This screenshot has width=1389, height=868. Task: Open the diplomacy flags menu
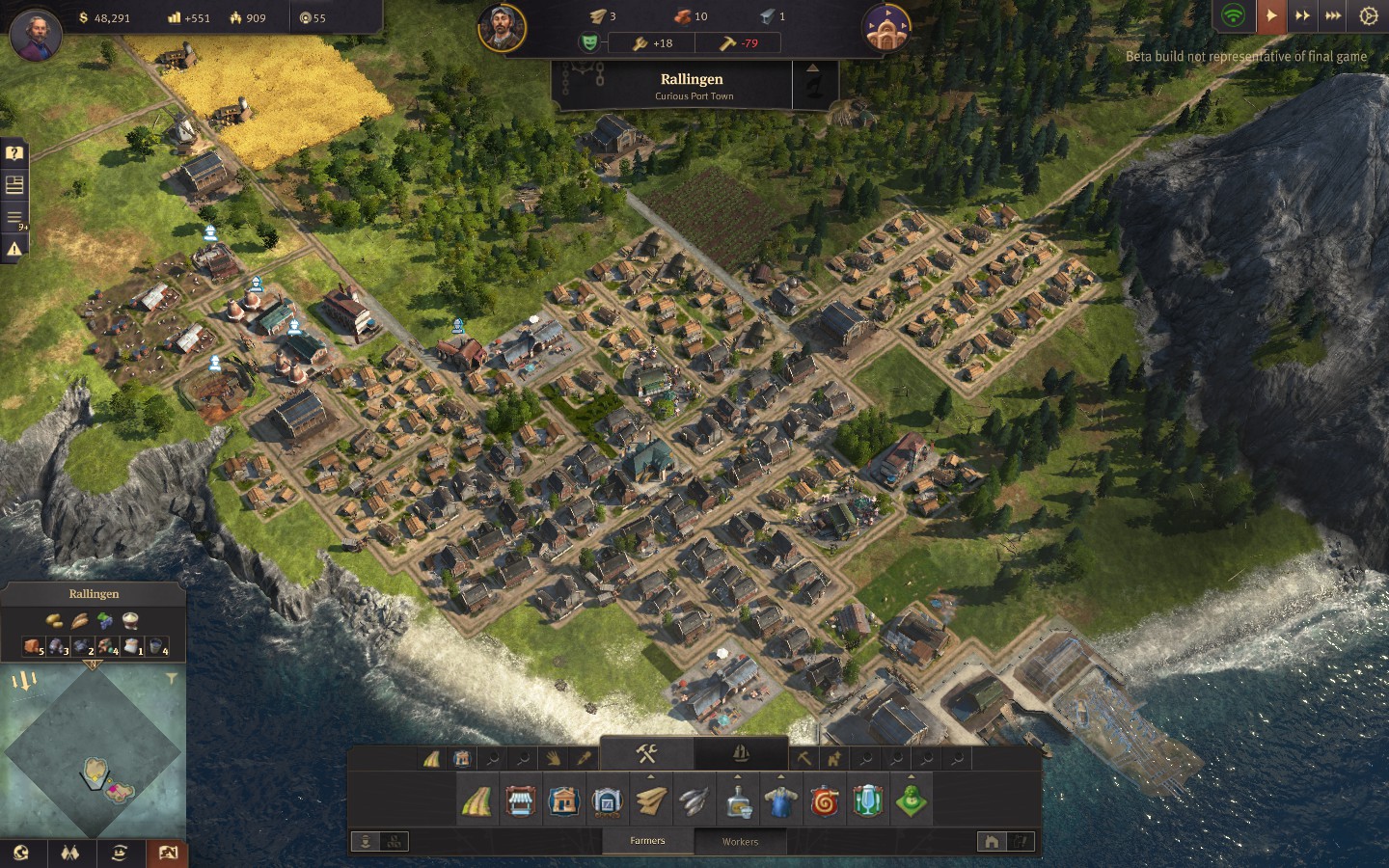[x=69, y=853]
